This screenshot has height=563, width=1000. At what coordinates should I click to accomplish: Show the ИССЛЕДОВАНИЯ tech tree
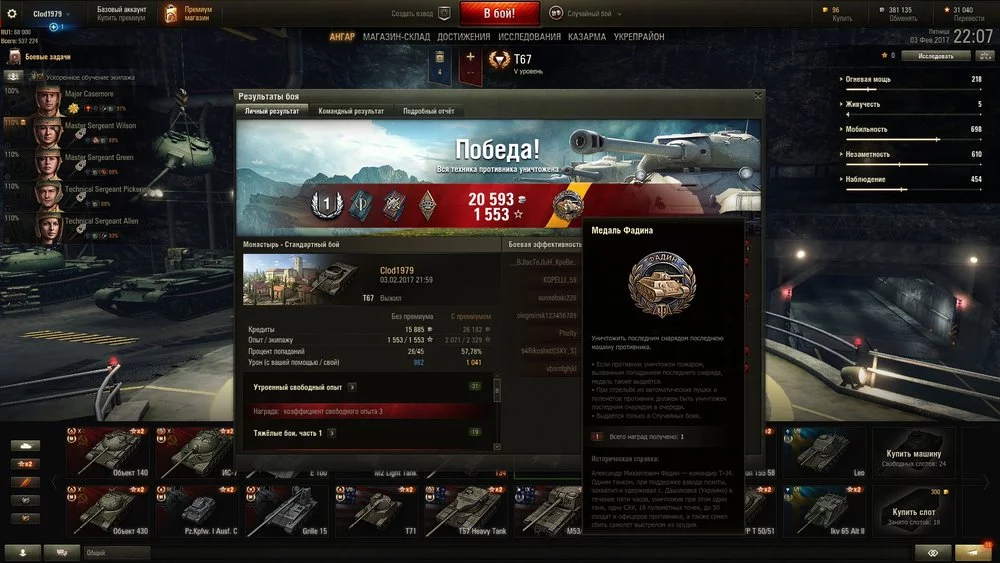(529, 37)
